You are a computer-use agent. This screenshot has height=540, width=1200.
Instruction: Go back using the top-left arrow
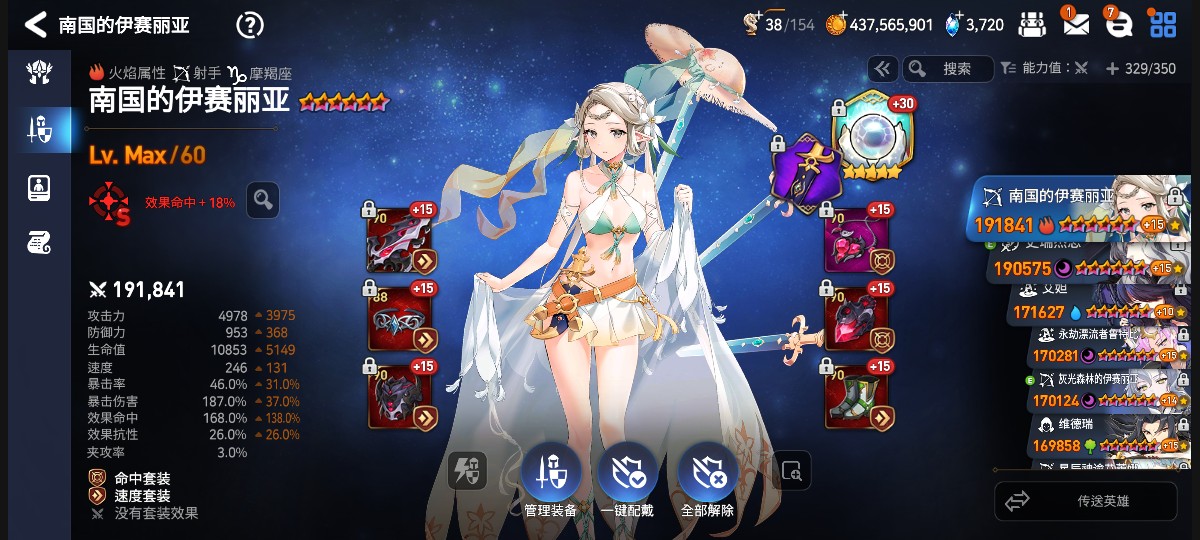click(x=36, y=24)
